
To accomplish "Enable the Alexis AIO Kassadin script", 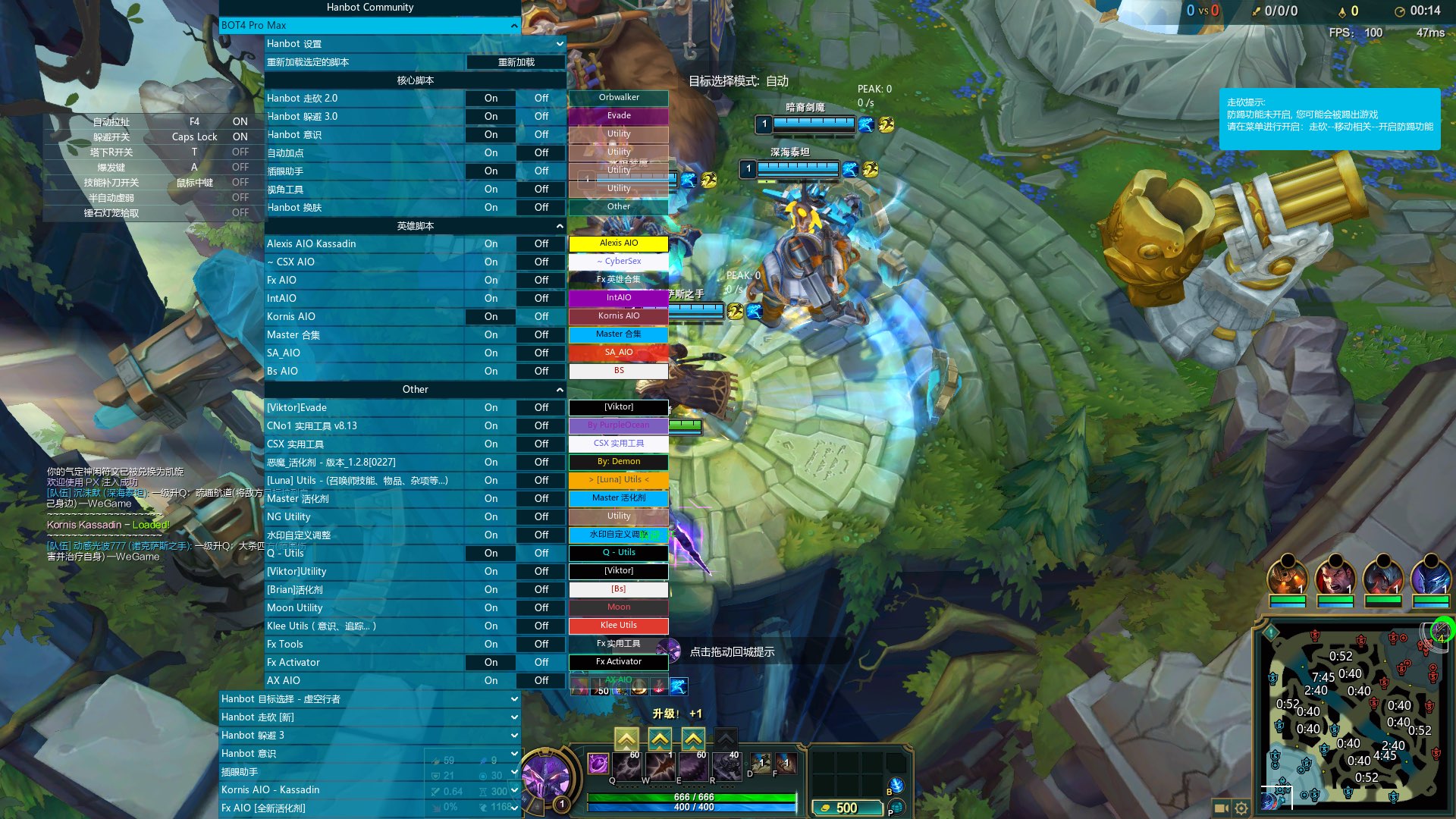I will (491, 244).
